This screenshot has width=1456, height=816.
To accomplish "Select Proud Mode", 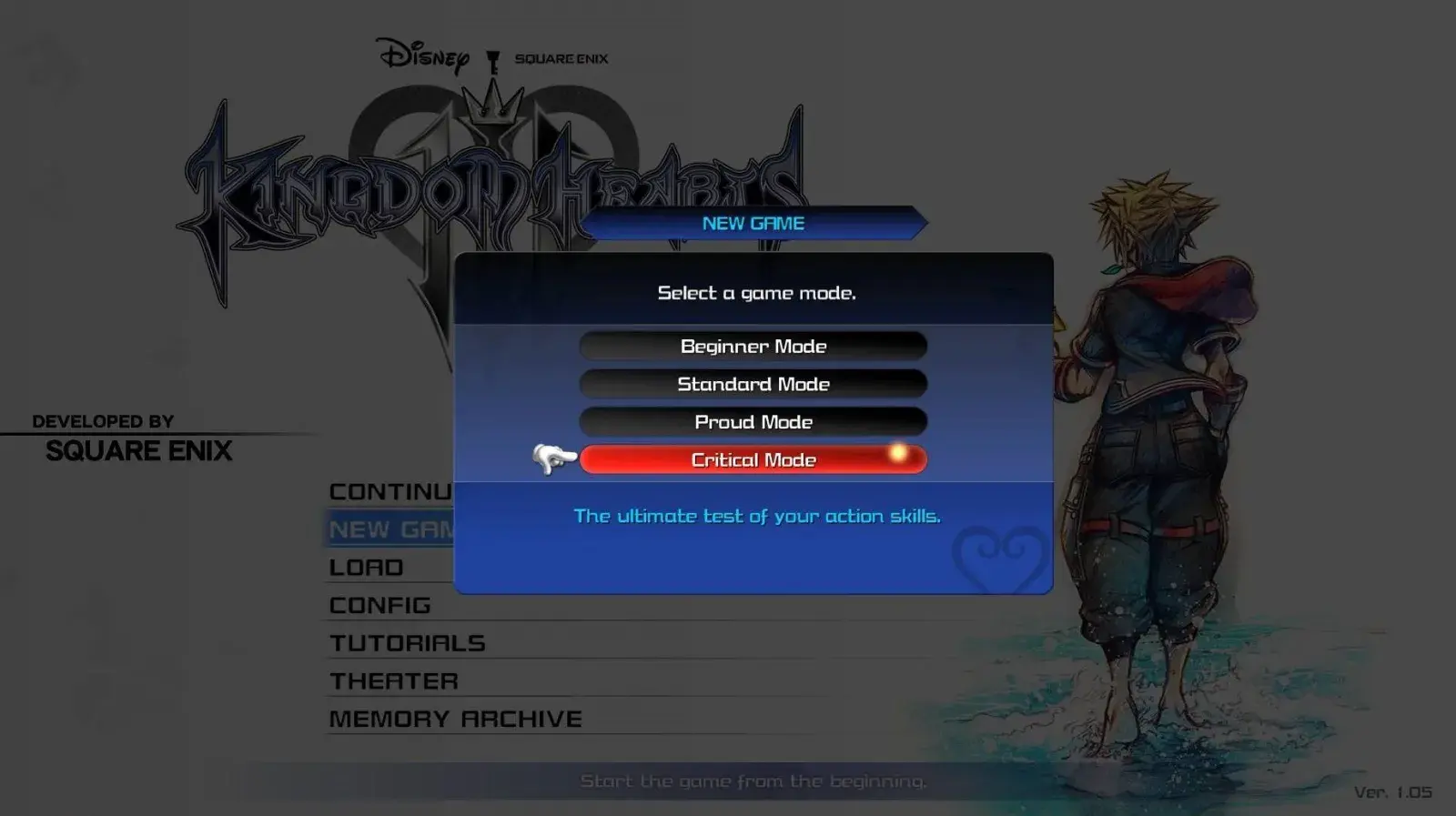I will [x=753, y=422].
